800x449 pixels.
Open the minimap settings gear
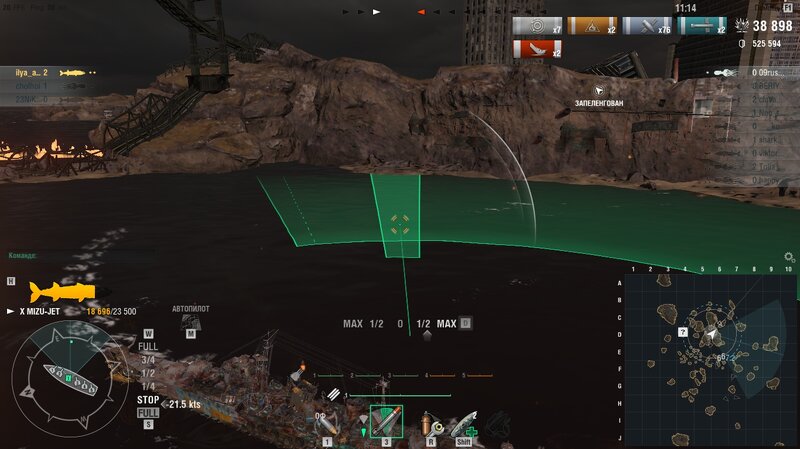(789, 257)
